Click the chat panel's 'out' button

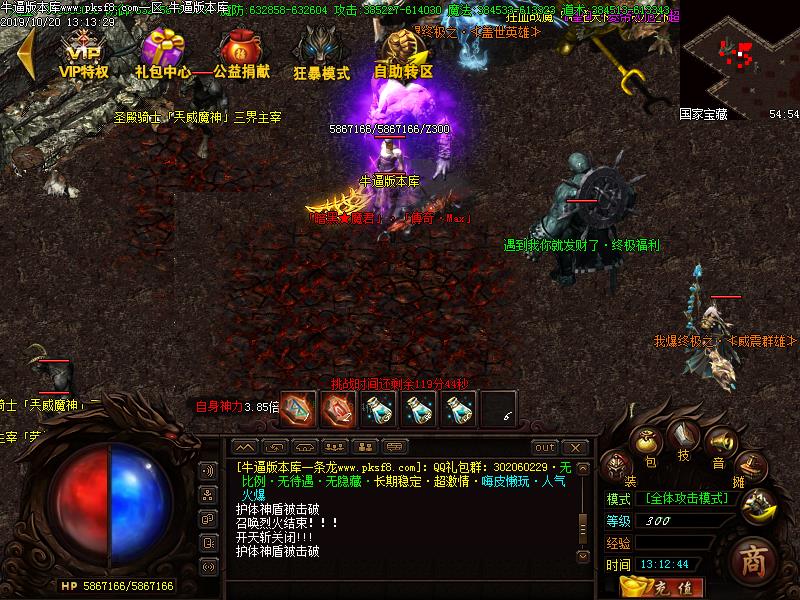(x=544, y=447)
